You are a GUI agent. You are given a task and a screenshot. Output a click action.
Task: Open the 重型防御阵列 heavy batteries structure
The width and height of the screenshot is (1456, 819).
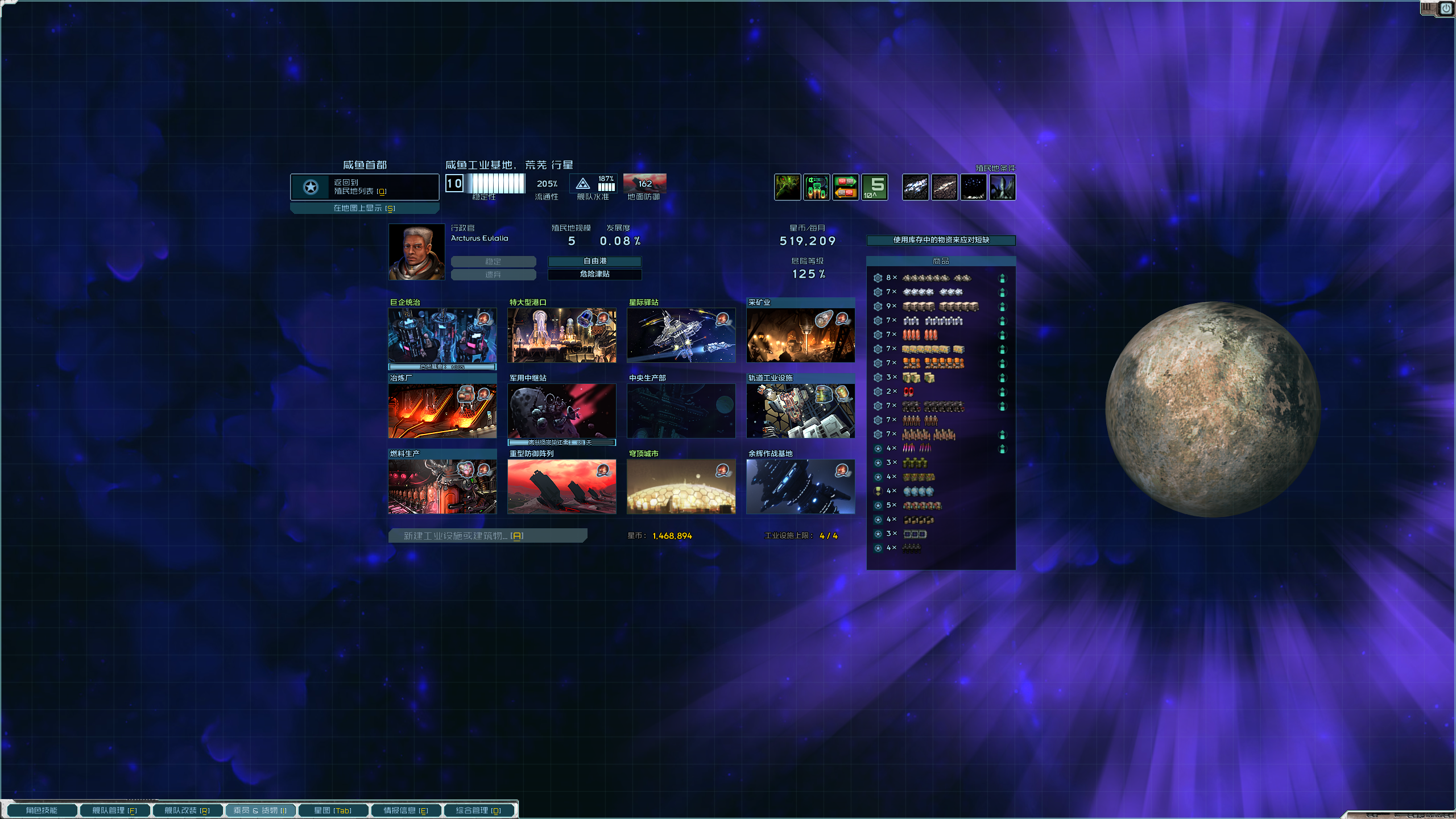561,486
